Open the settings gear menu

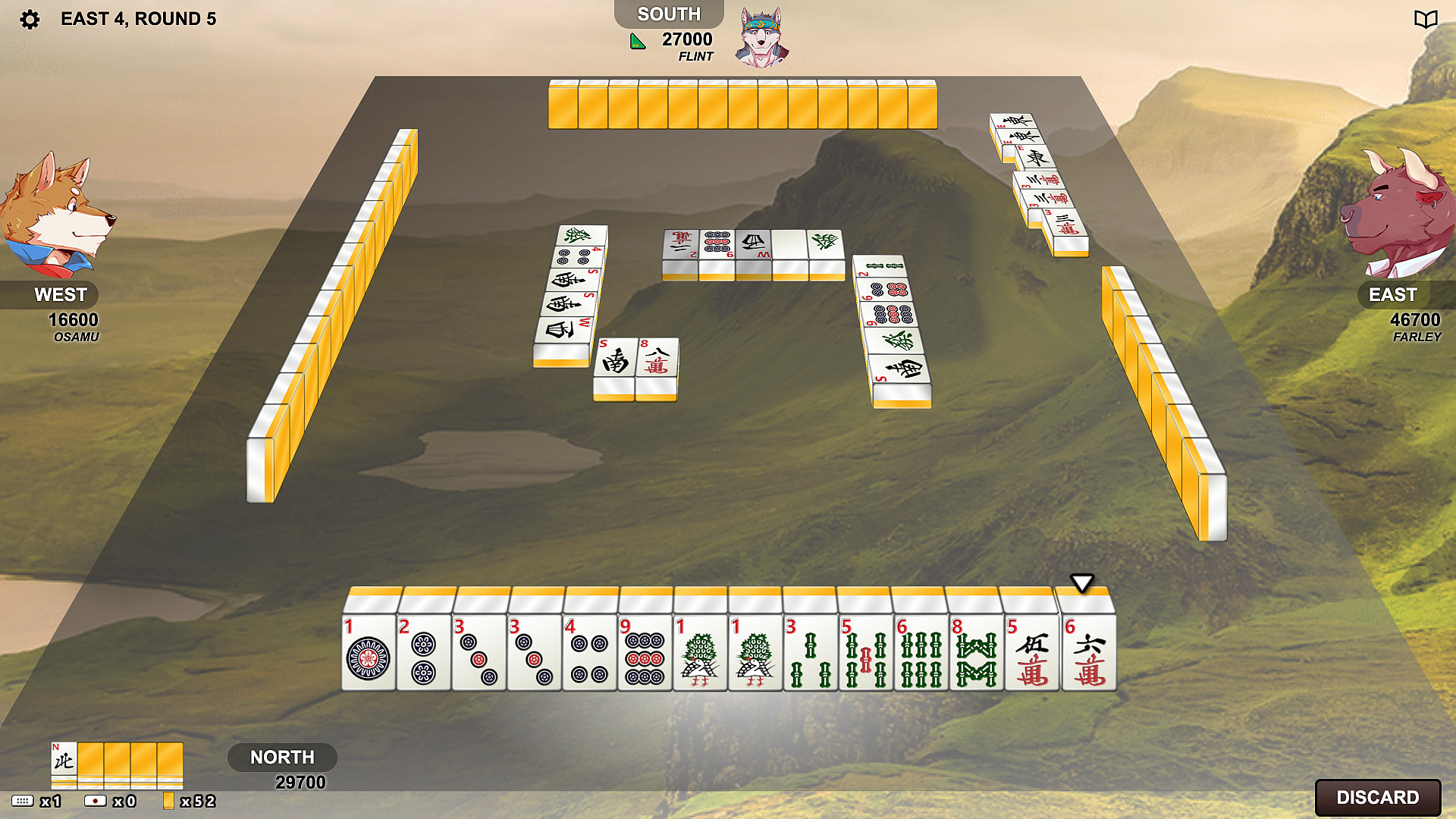point(29,19)
